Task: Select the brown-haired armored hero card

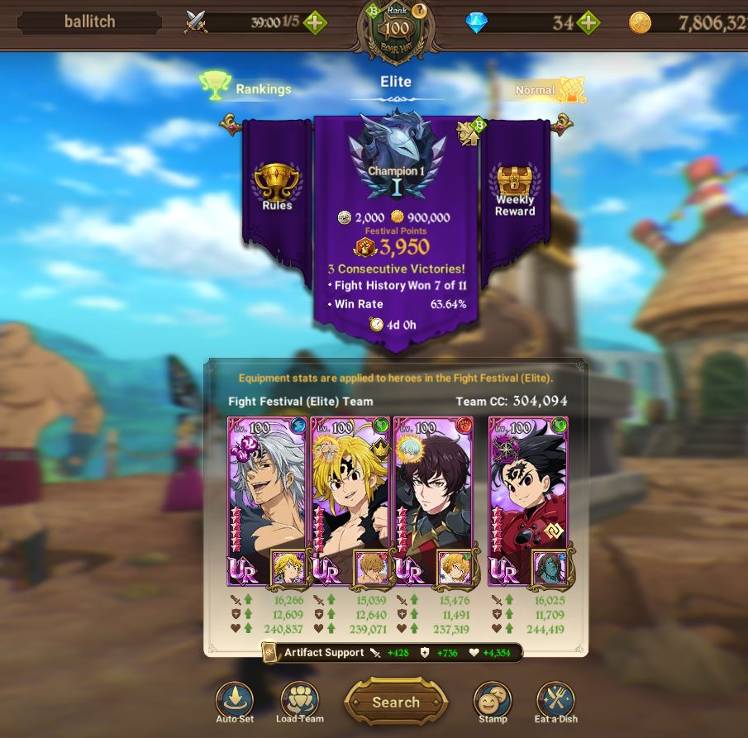Action: pyautogui.click(x=433, y=500)
